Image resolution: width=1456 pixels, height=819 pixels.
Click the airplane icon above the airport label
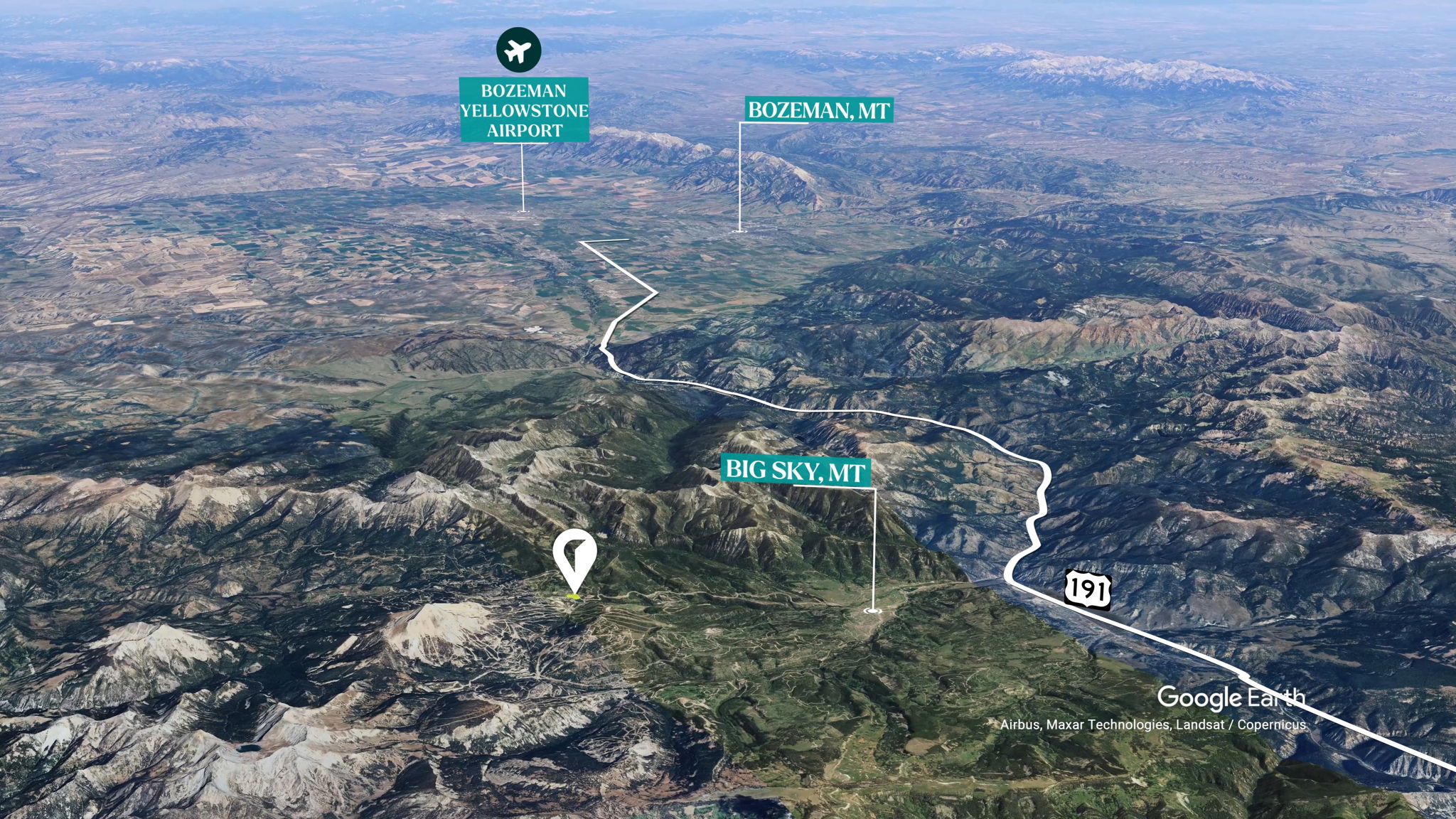click(x=518, y=50)
